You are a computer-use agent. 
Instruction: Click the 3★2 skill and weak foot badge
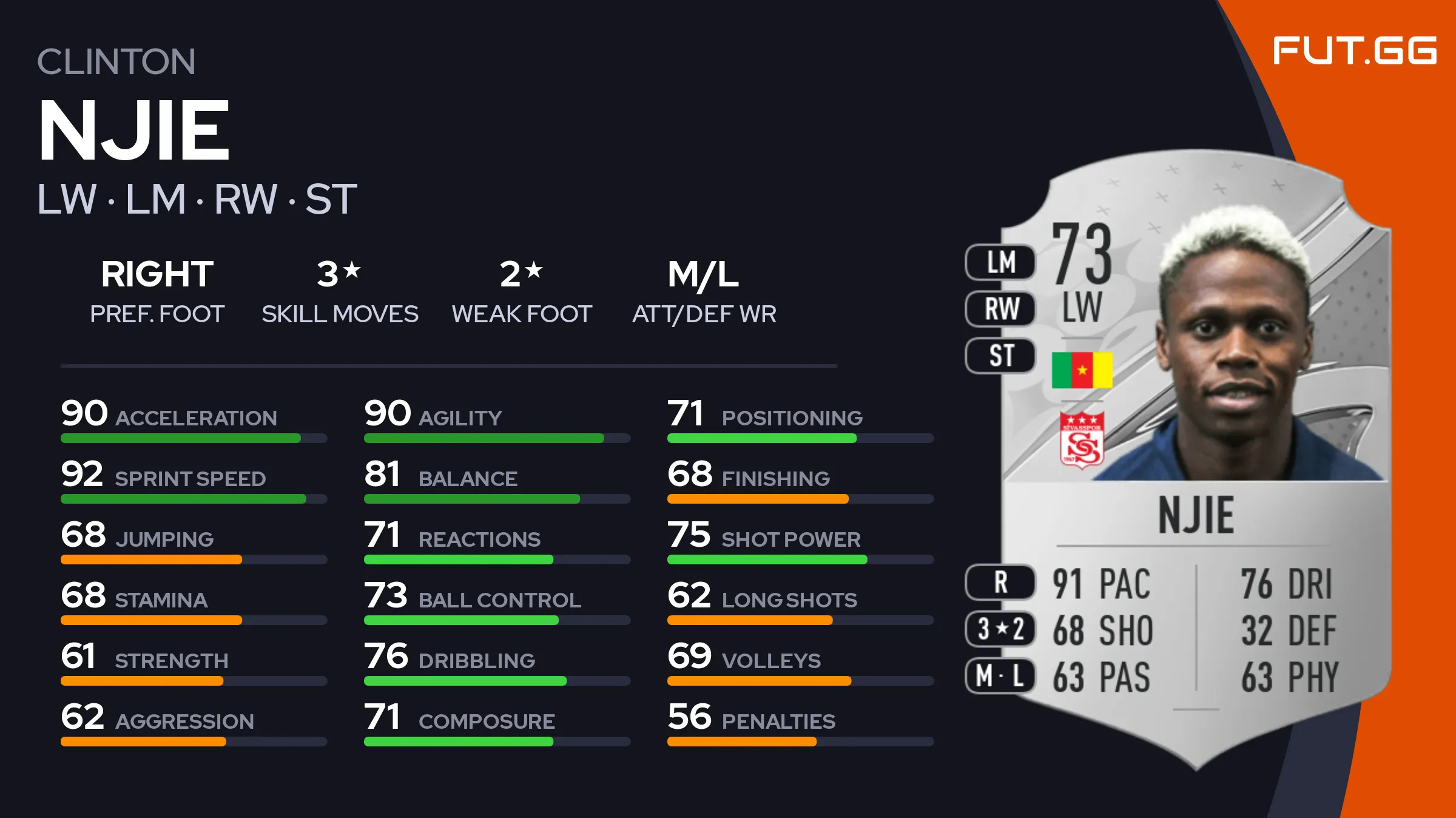(1000, 629)
